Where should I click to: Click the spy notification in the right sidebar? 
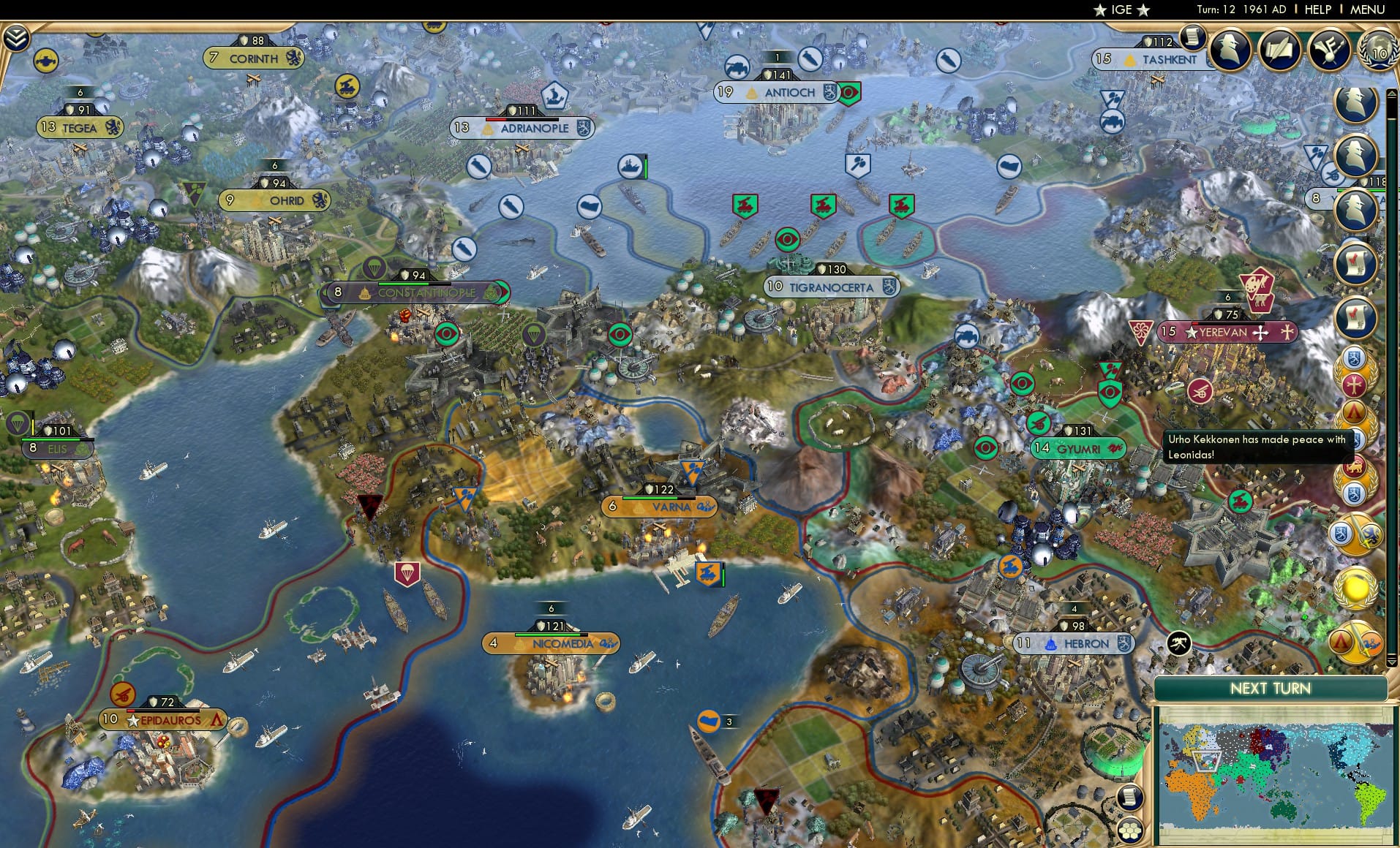[x=1355, y=102]
